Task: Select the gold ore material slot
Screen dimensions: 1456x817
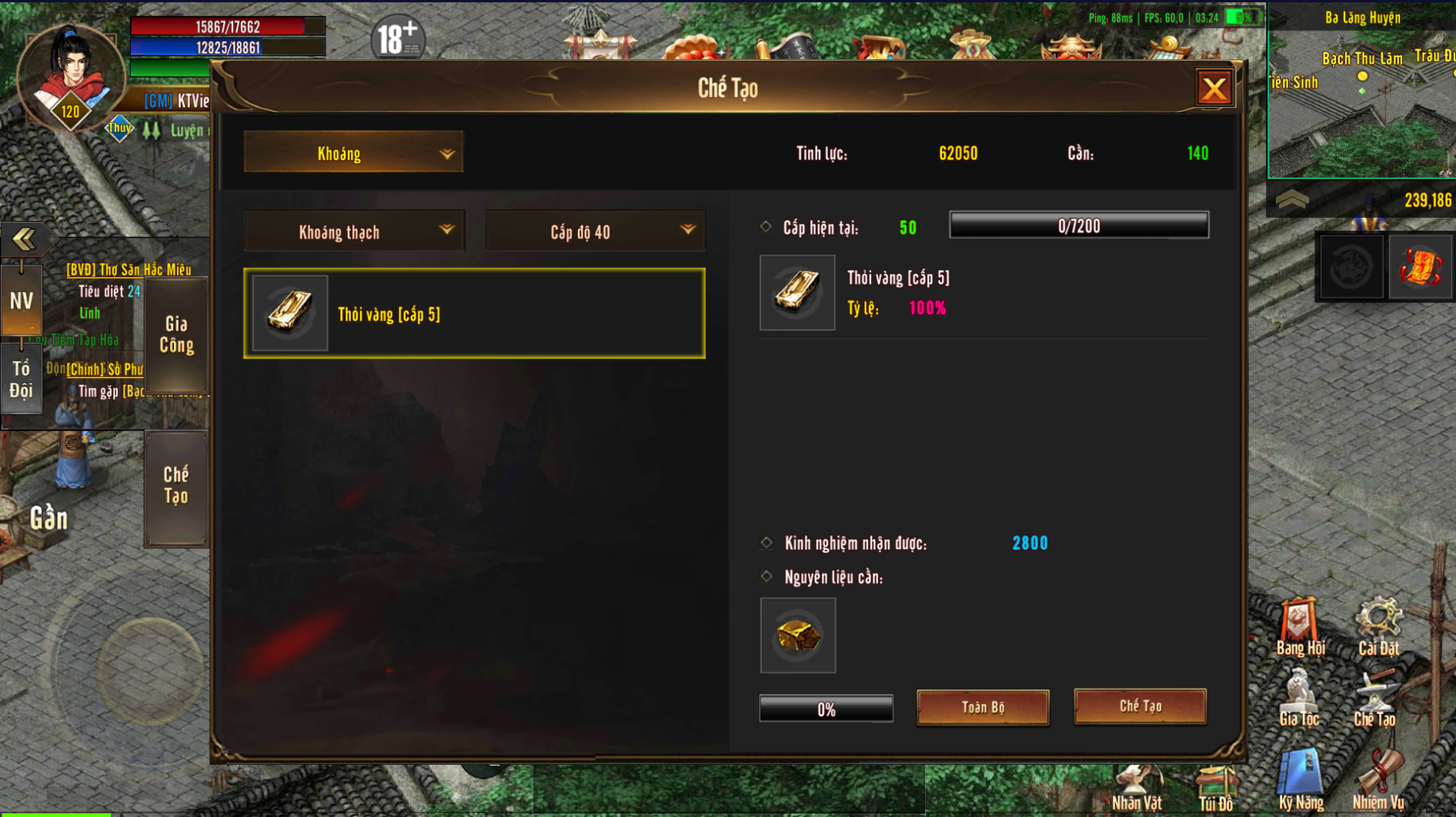Action: point(797,635)
